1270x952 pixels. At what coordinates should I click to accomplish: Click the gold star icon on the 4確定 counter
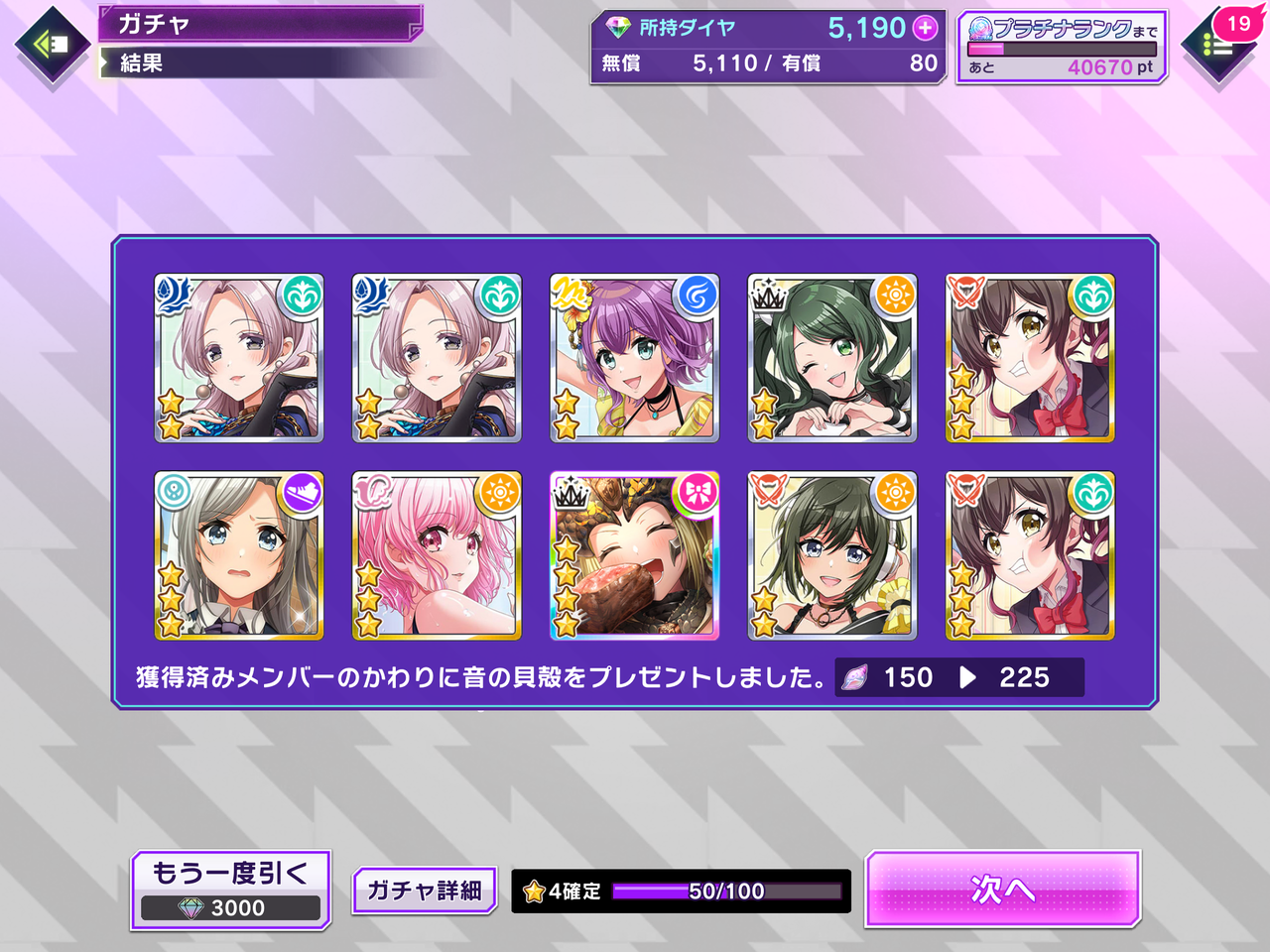[x=532, y=891]
